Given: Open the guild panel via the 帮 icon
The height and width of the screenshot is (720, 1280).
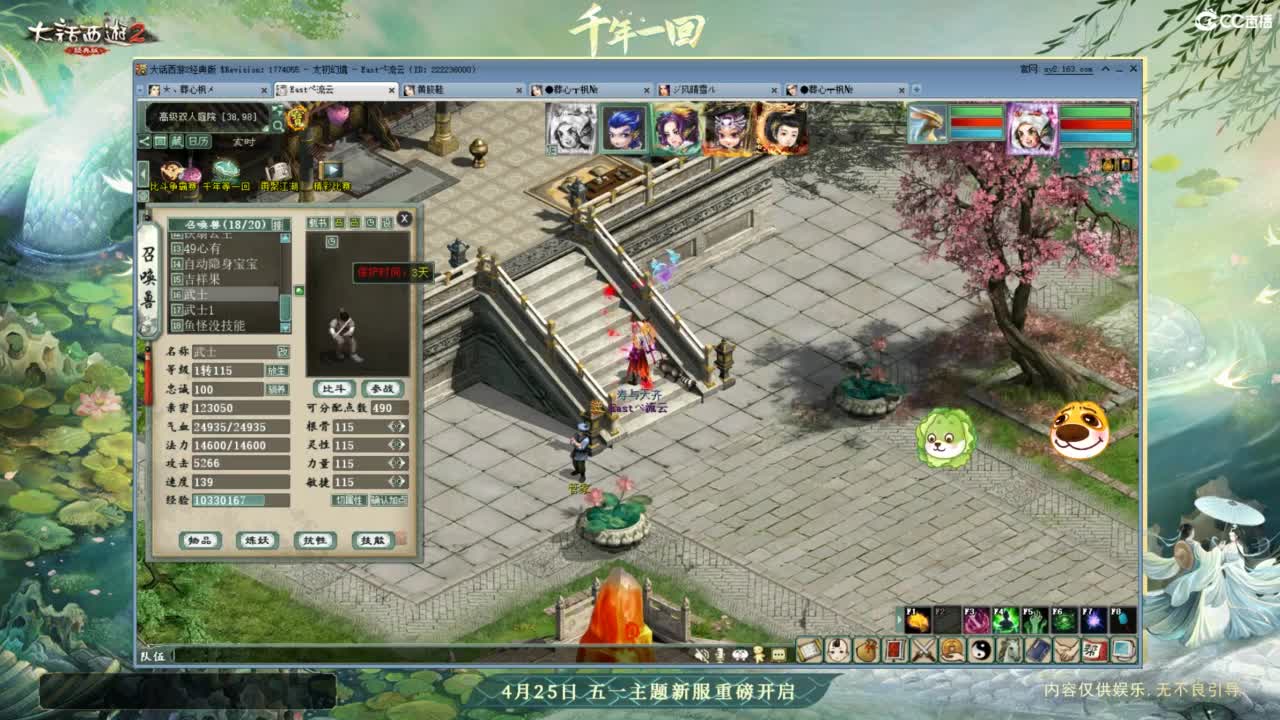Looking at the screenshot, I should coord(1093,650).
